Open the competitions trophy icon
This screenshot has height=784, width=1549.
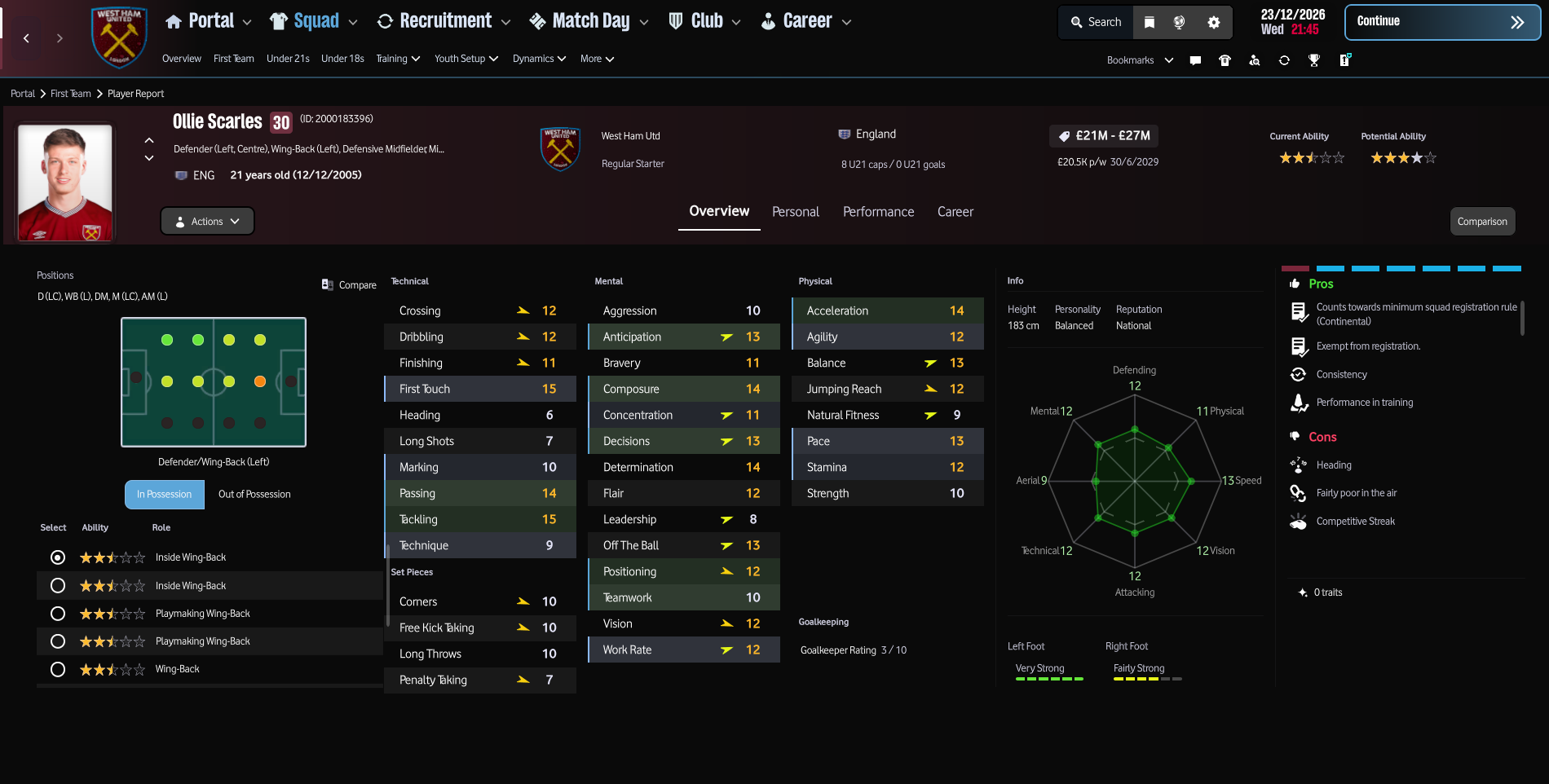click(x=1314, y=59)
